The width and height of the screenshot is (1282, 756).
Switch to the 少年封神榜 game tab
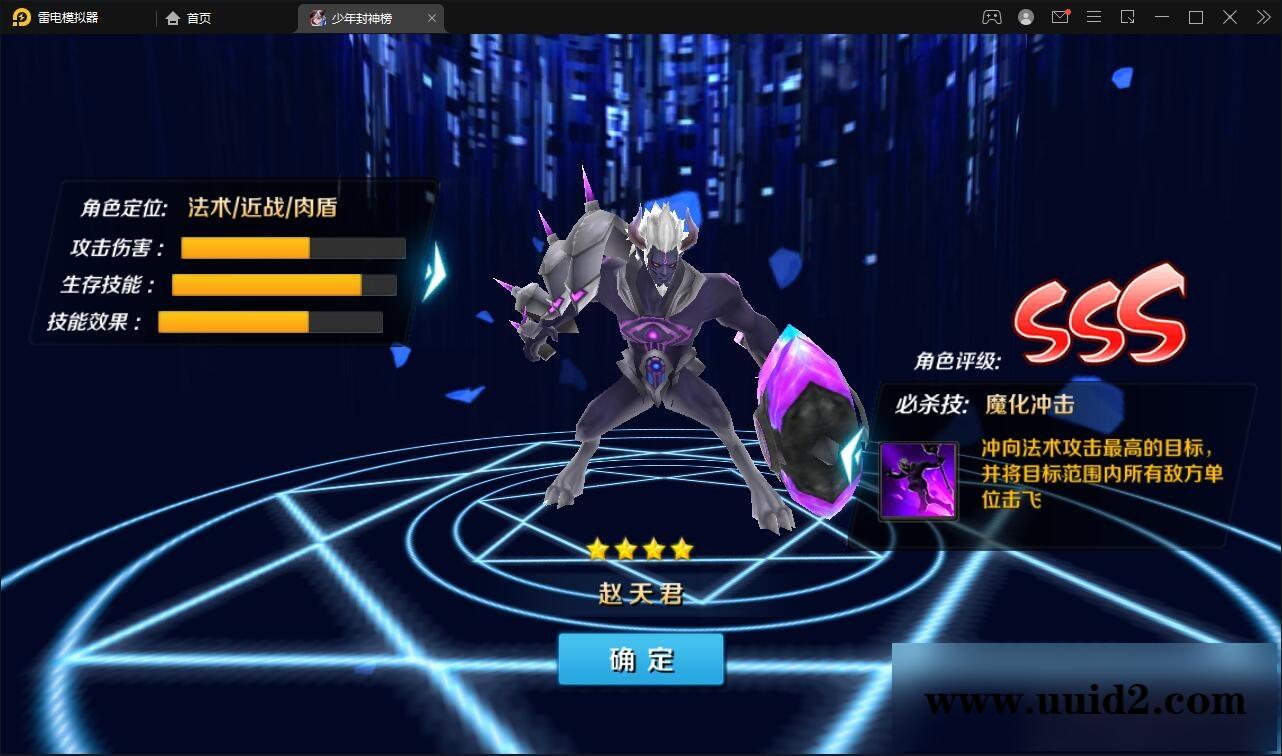click(x=365, y=17)
